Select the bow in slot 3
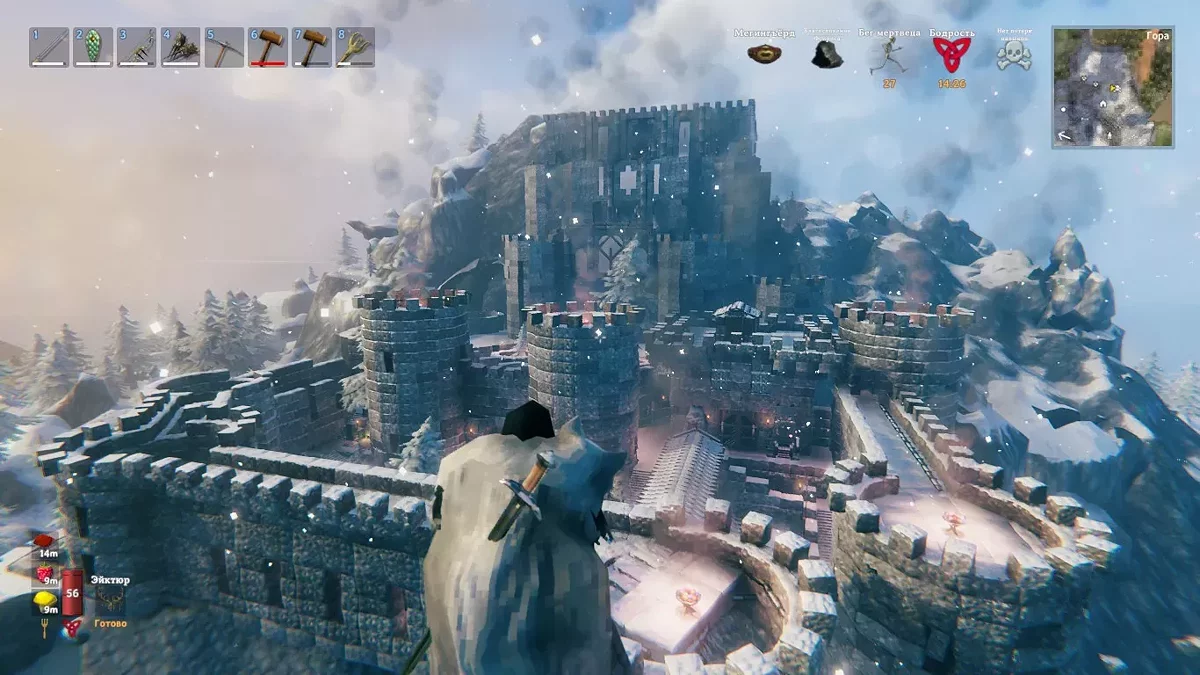The image size is (1200, 675). 137,47
